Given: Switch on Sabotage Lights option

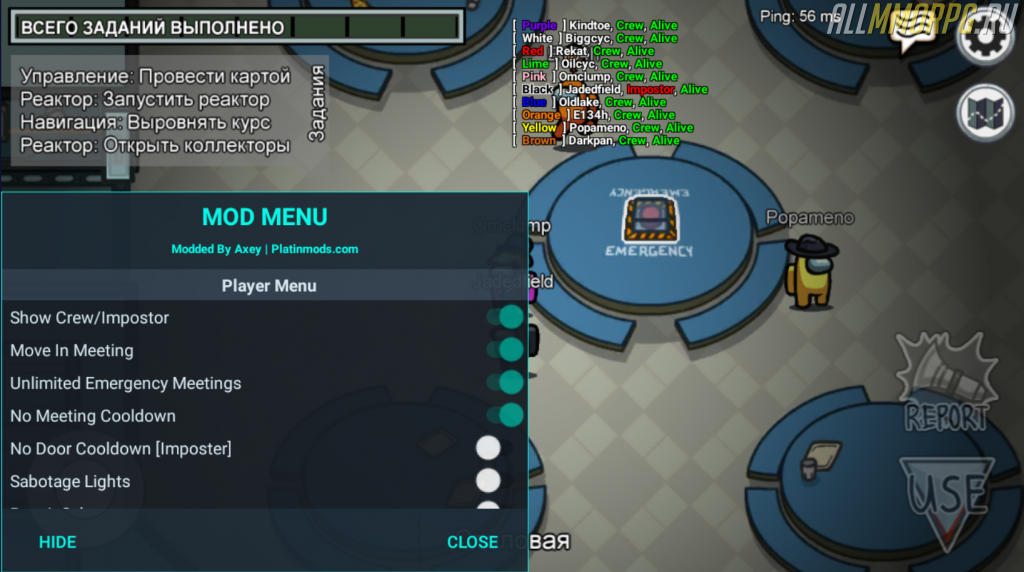Looking at the screenshot, I should point(488,481).
